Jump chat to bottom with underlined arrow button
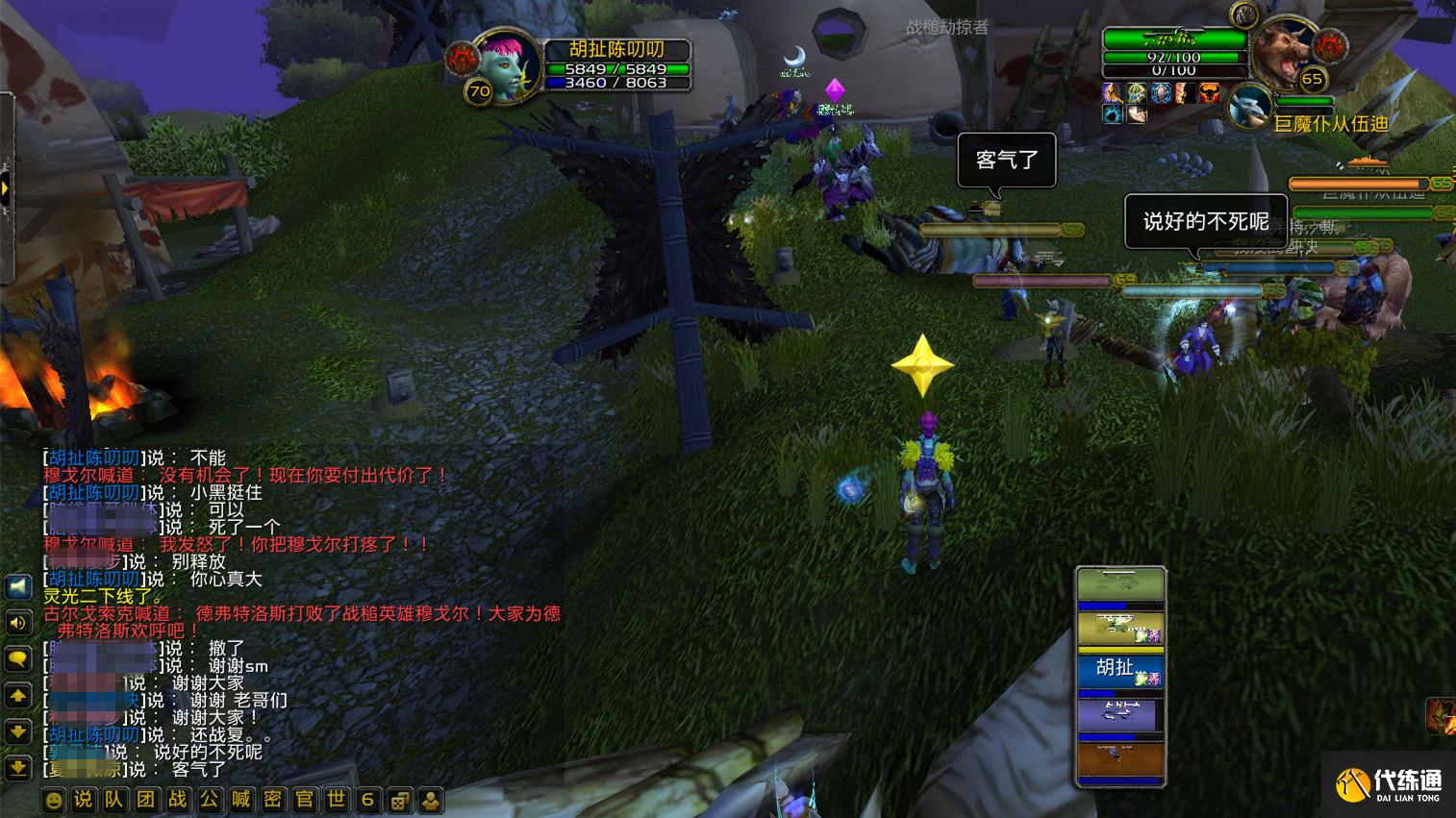 coord(18,768)
